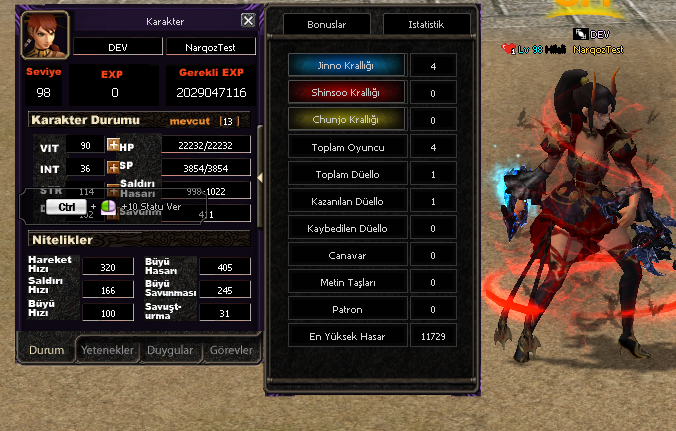Collapse the panel using the side arrow

260,178
